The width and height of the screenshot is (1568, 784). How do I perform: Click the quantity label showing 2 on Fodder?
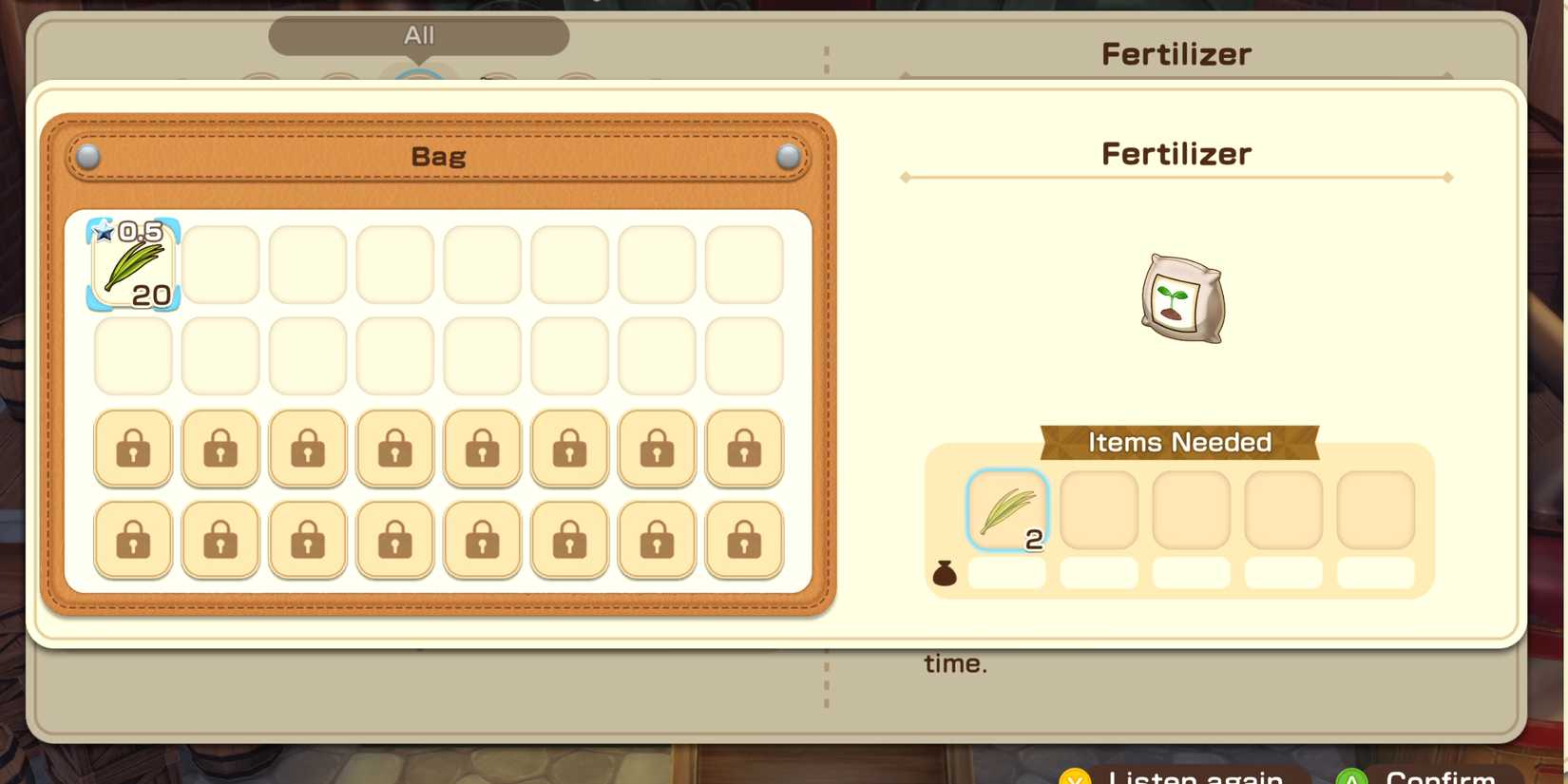click(x=1033, y=539)
